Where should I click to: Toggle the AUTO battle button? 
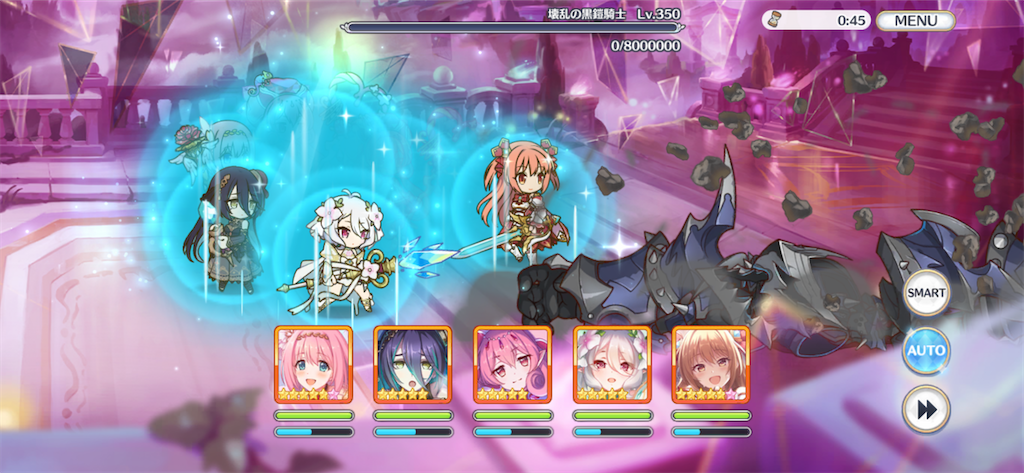(926, 351)
